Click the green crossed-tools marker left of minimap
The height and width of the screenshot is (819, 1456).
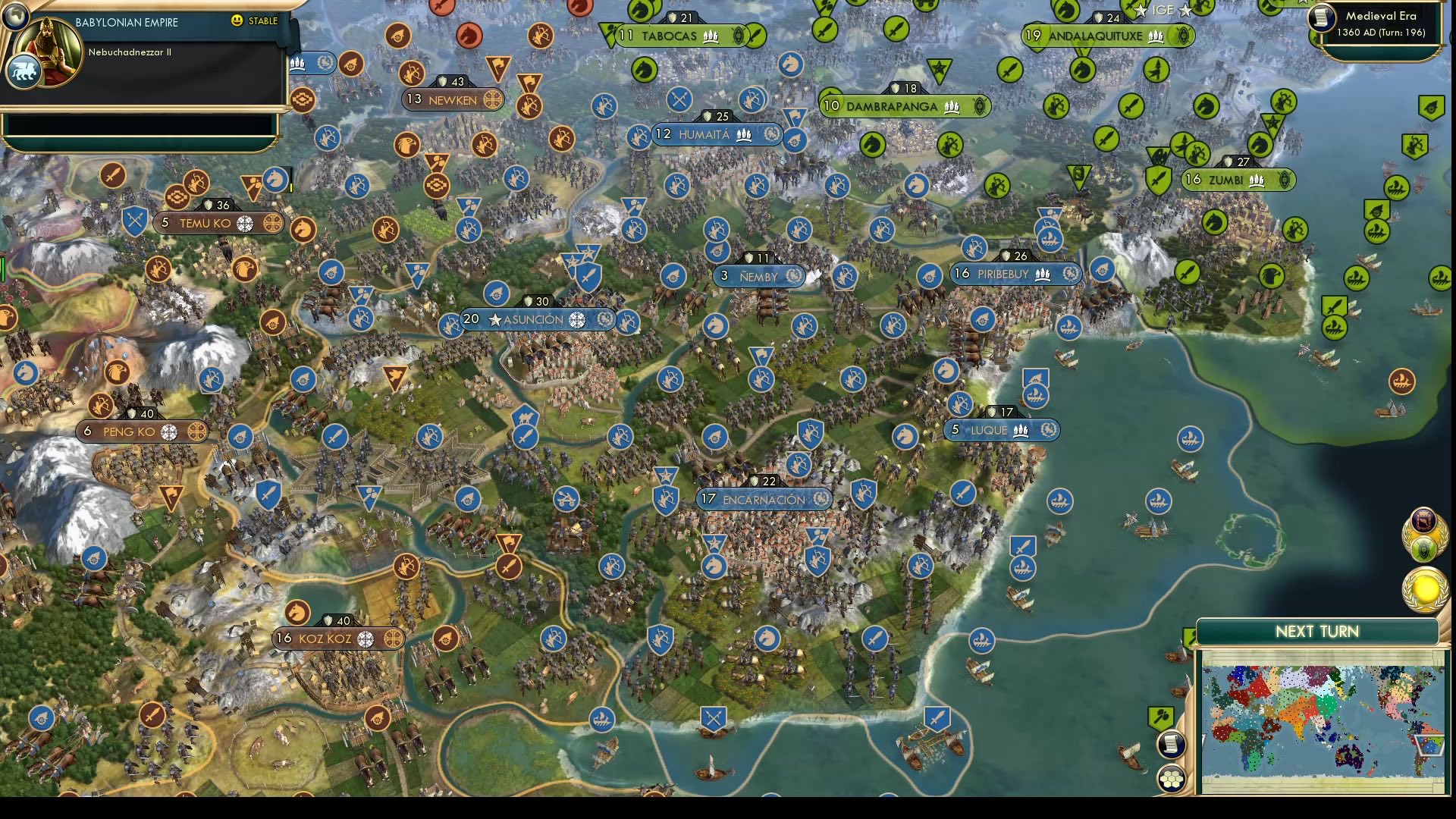(x=1160, y=715)
